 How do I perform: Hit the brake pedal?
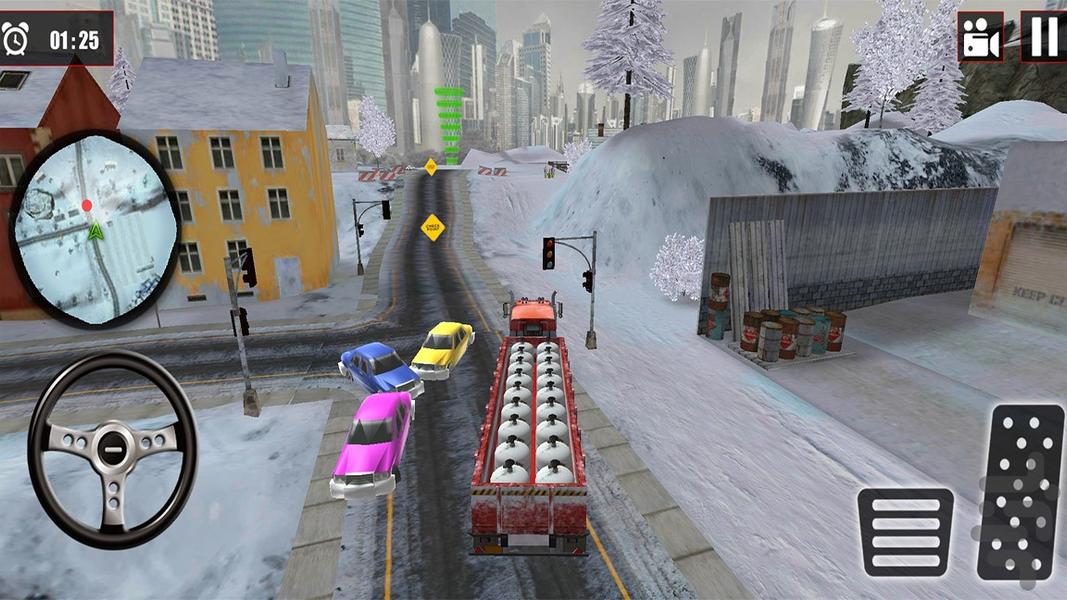[905, 532]
